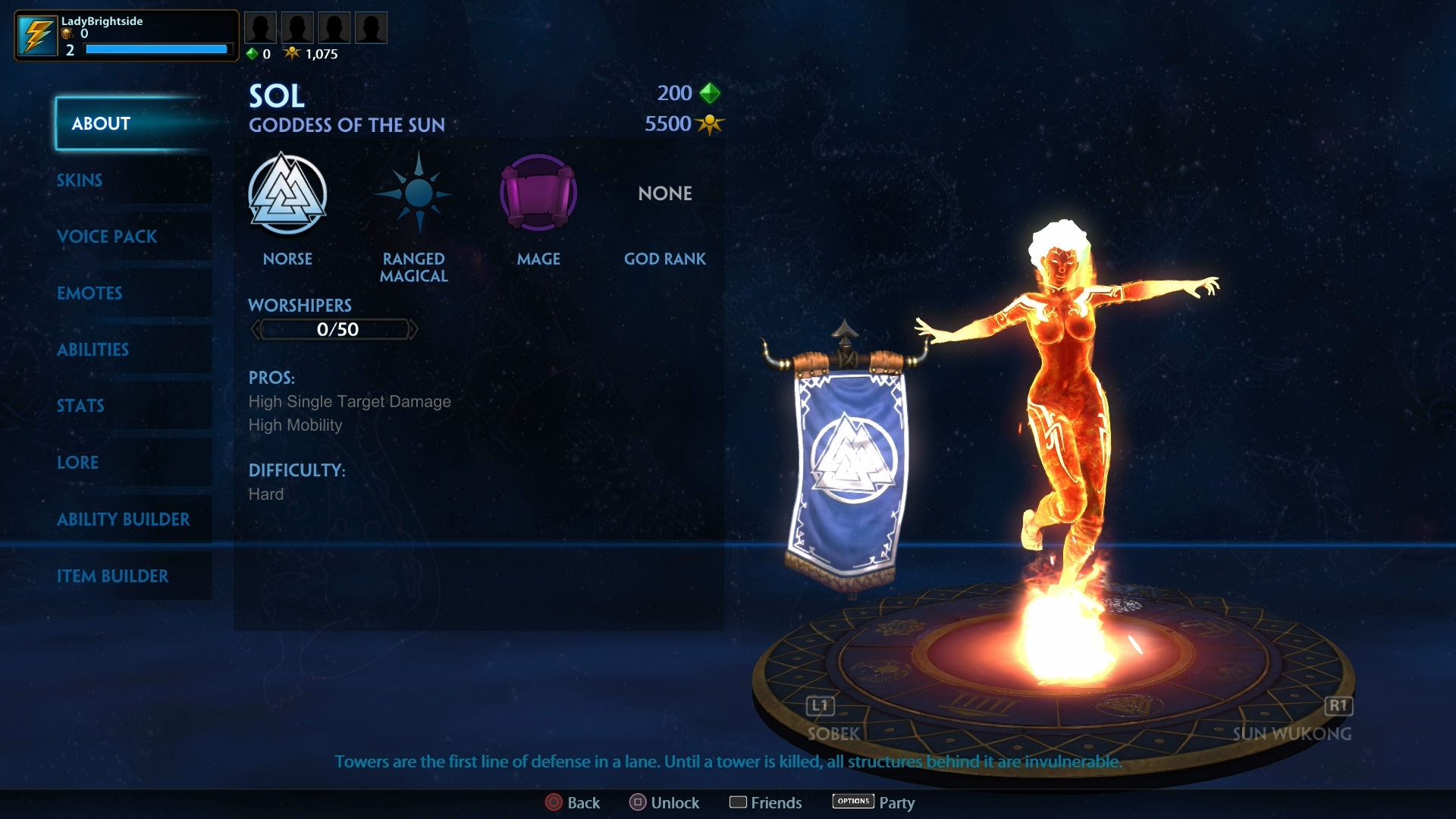Click the first empty party member slot
Image resolution: width=1456 pixels, height=819 pixels.
tap(261, 27)
